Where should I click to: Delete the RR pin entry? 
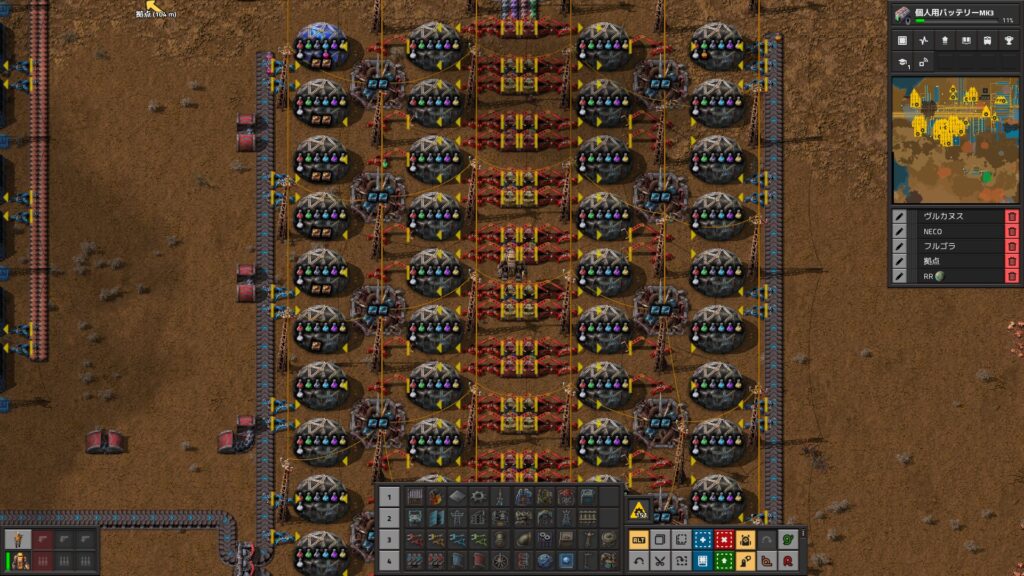pos(1011,276)
